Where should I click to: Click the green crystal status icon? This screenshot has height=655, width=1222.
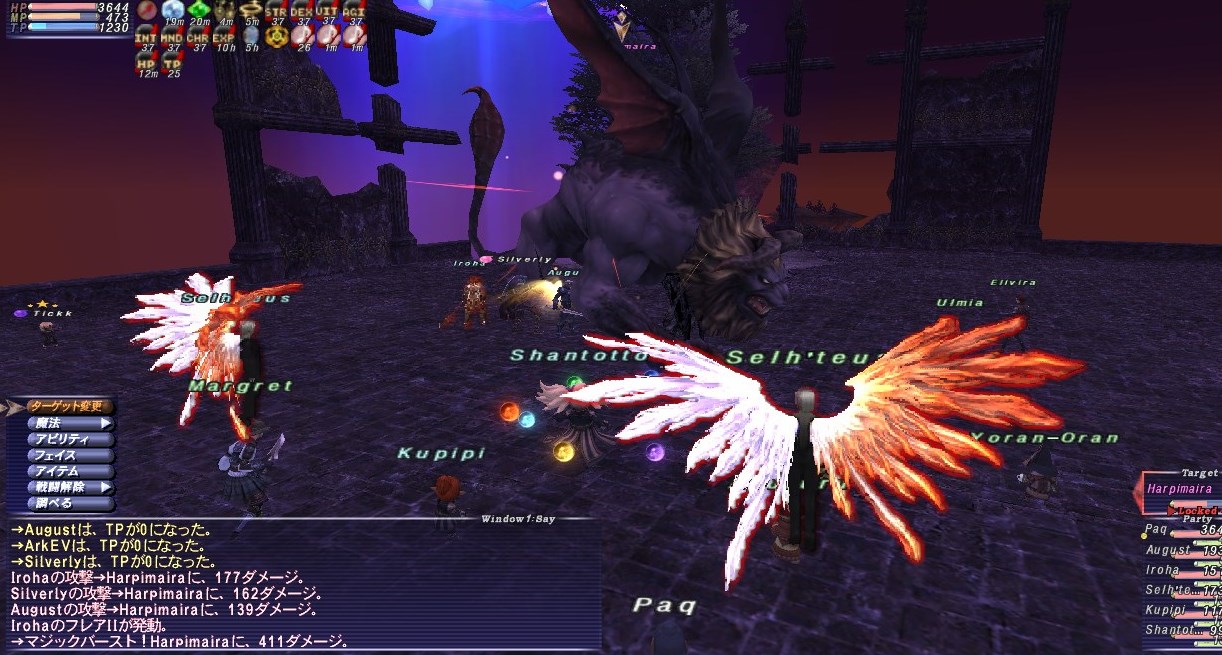198,12
